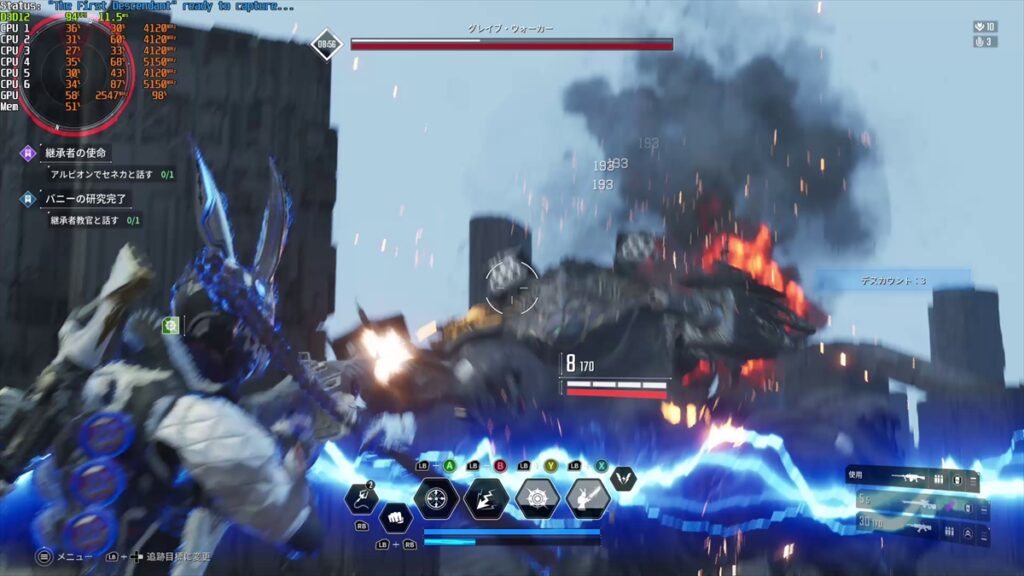1024x576 pixels.
Task: Click the blue quest marker icon
Action: point(29,198)
